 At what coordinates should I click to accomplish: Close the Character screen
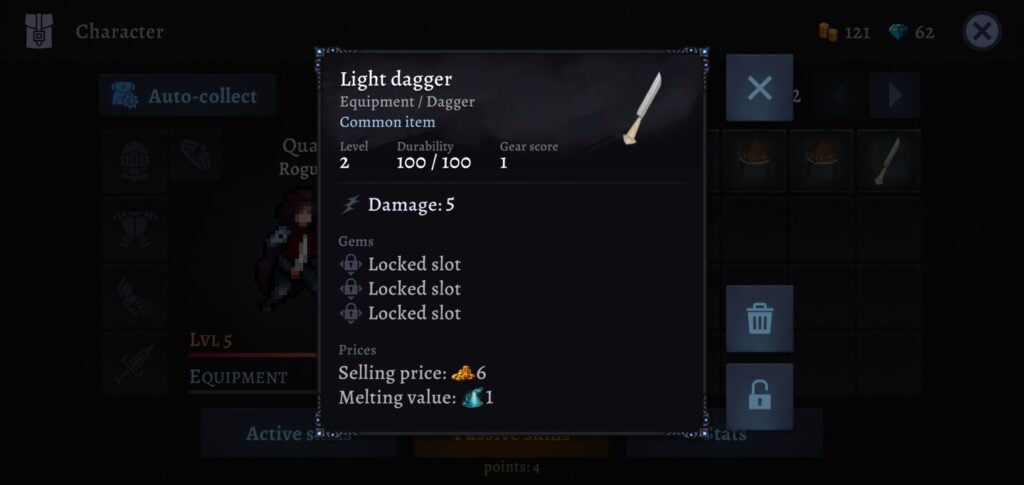coord(982,32)
